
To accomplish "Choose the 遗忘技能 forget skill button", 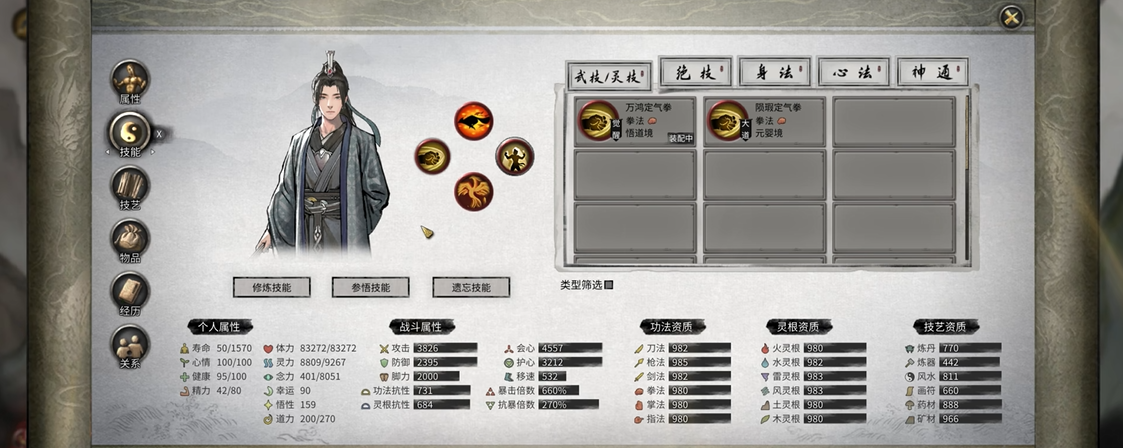I will [x=471, y=287].
